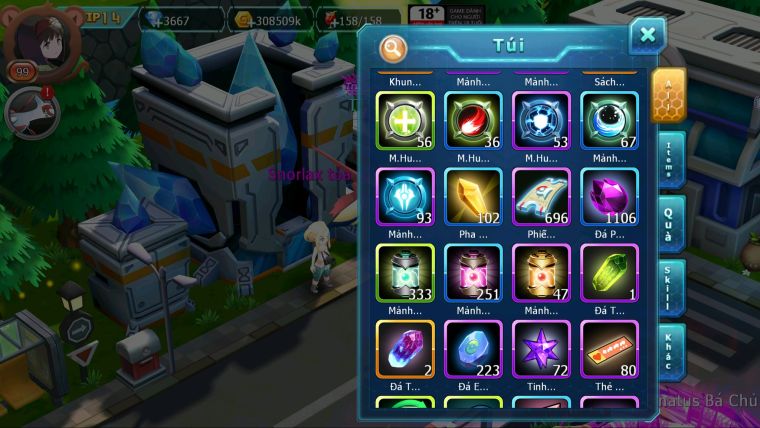Choose the blue eye orb with 67
Image resolution: width=760 pixels, height=428 pixels.
tap(609, 120)
